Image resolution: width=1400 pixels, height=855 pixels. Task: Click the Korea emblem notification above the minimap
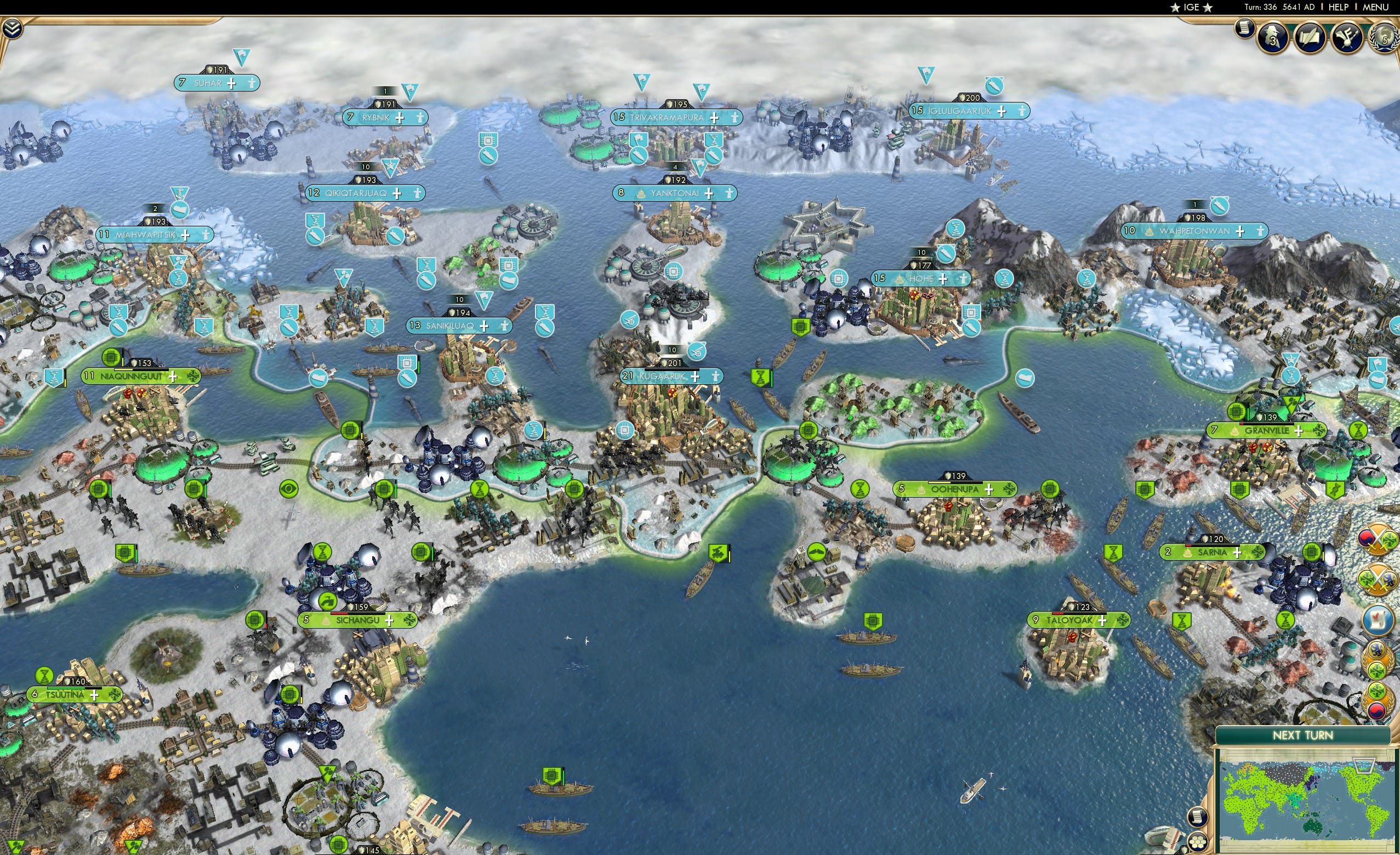(x=1378, y=702)
